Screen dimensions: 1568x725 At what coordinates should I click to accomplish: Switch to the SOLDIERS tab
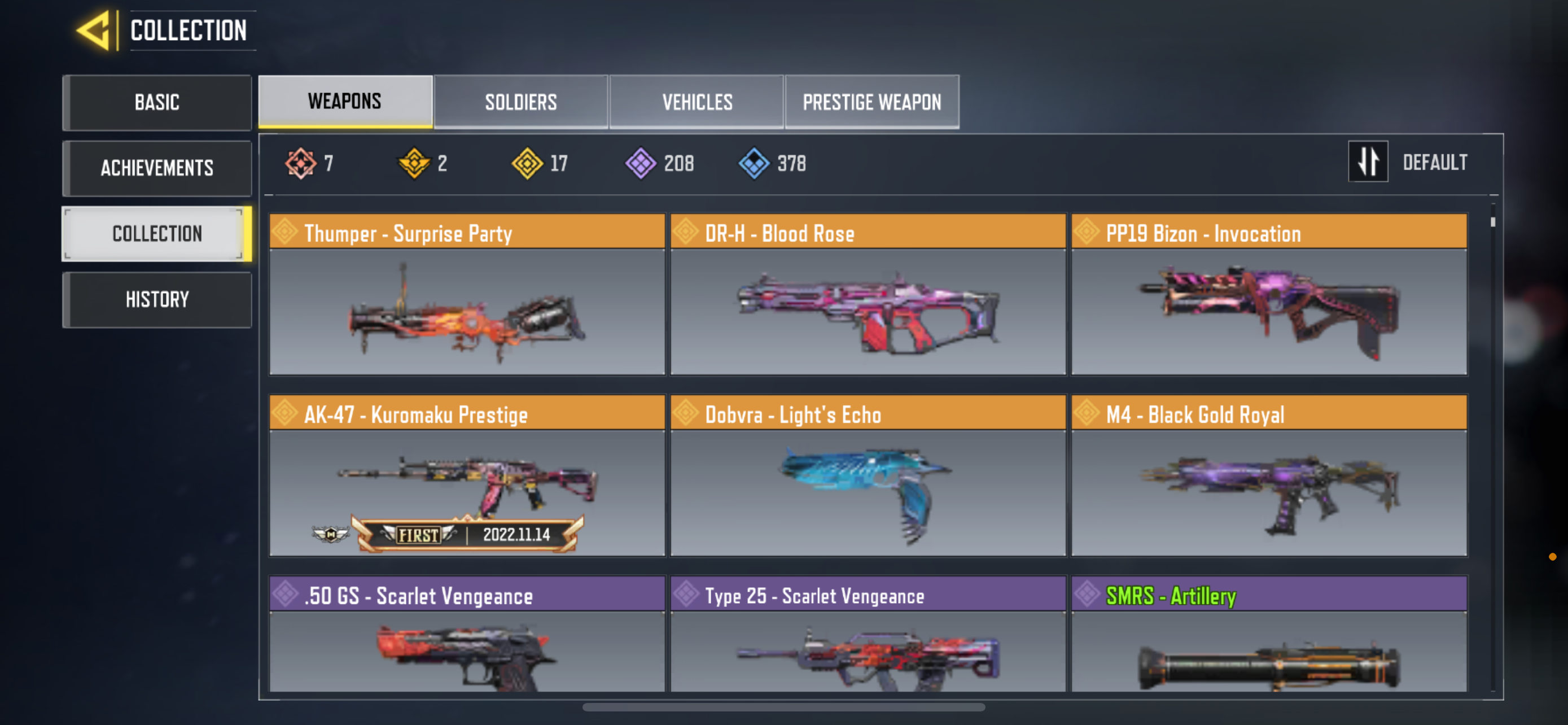pos(520,102)
